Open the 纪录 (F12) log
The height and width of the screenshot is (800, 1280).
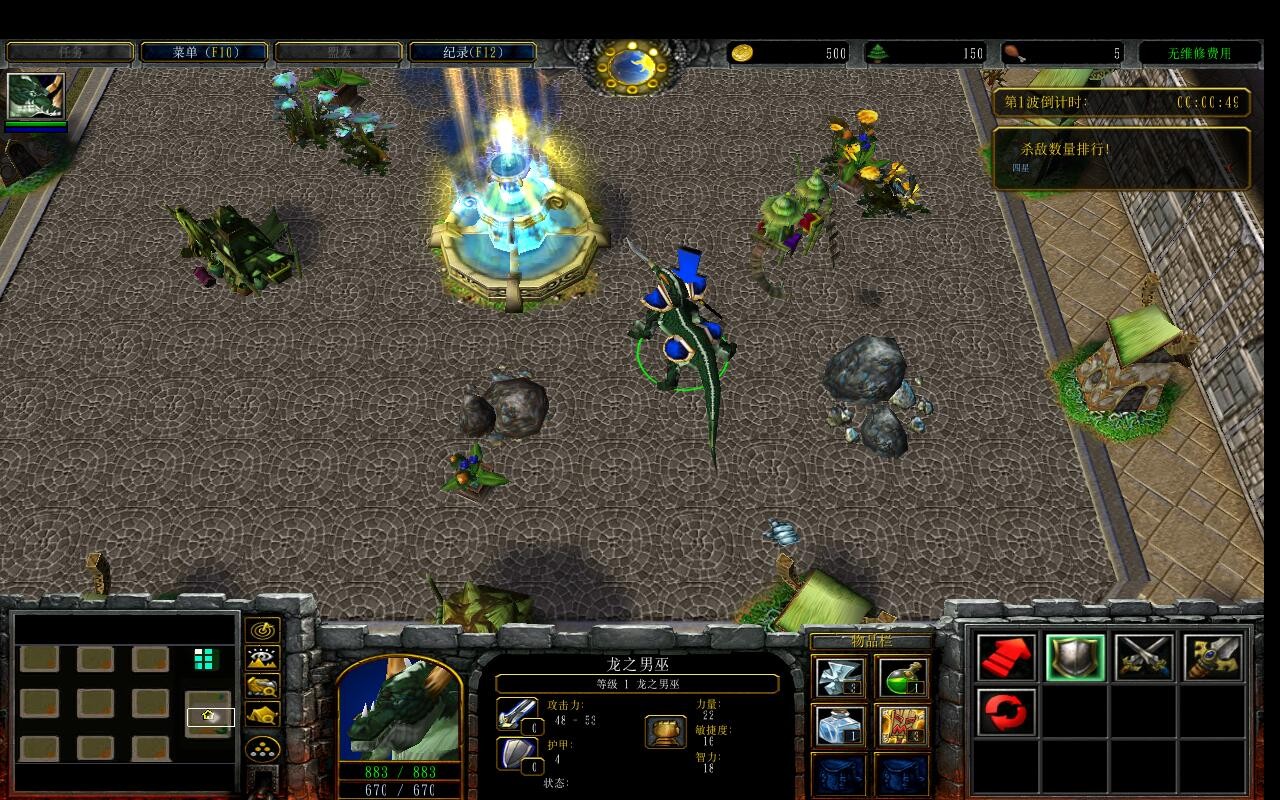(472, 52)
